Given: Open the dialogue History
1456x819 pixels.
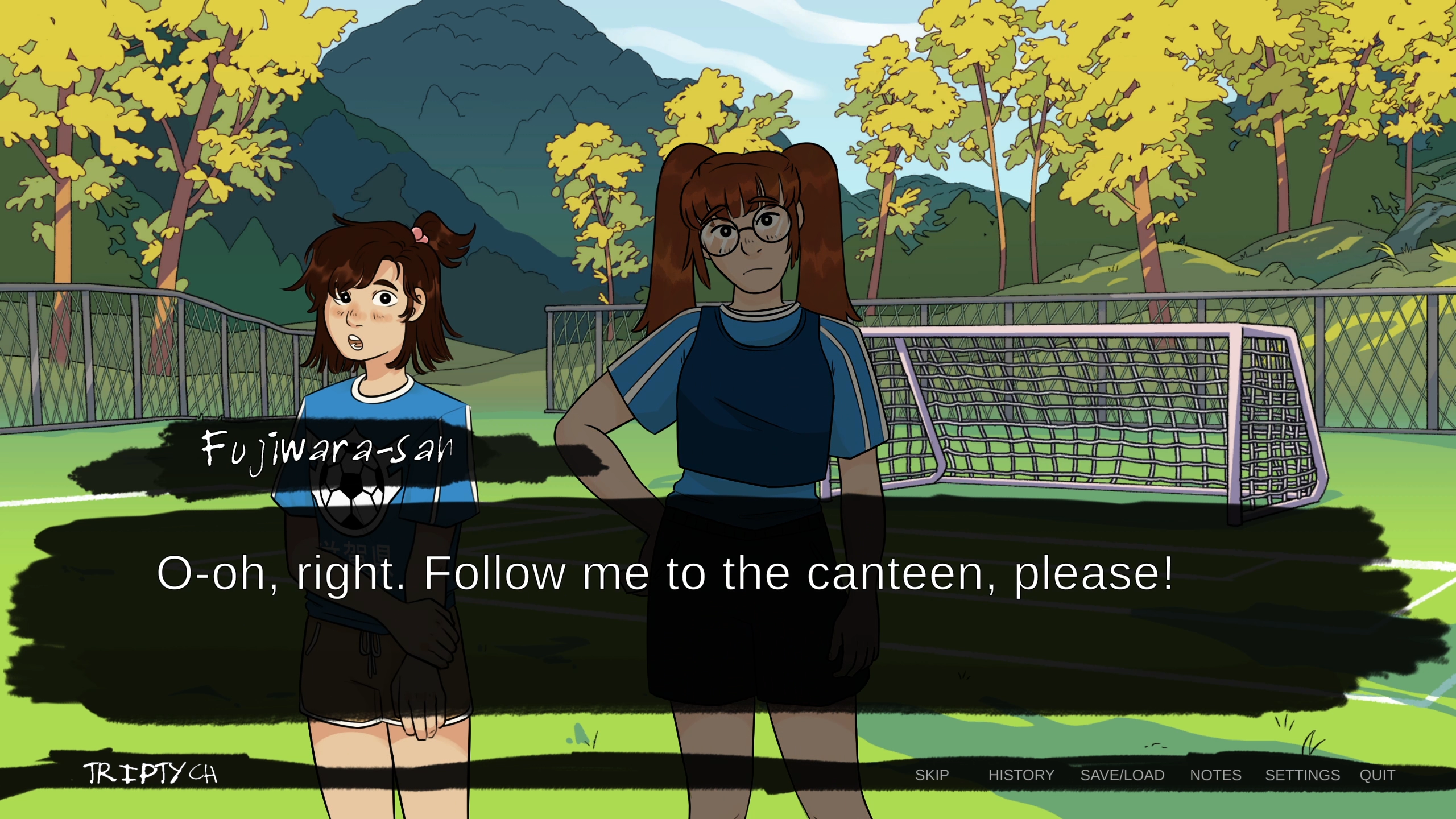Looking at the screenshot, I should coord(1021,775).
